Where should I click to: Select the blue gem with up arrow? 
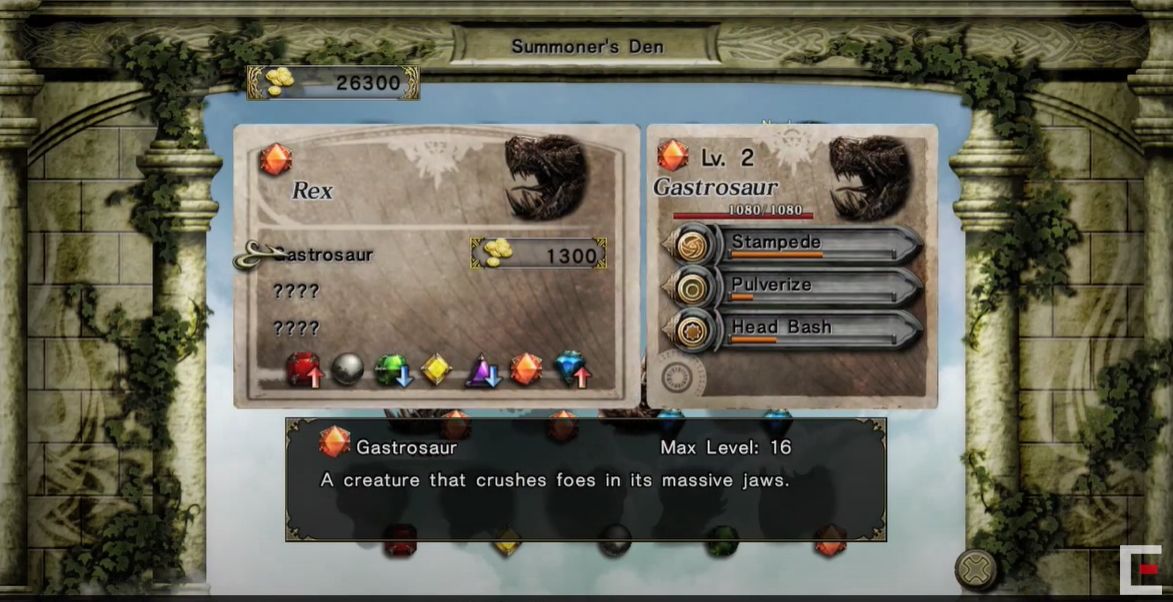pyautogui.click(x=572, y=369)
